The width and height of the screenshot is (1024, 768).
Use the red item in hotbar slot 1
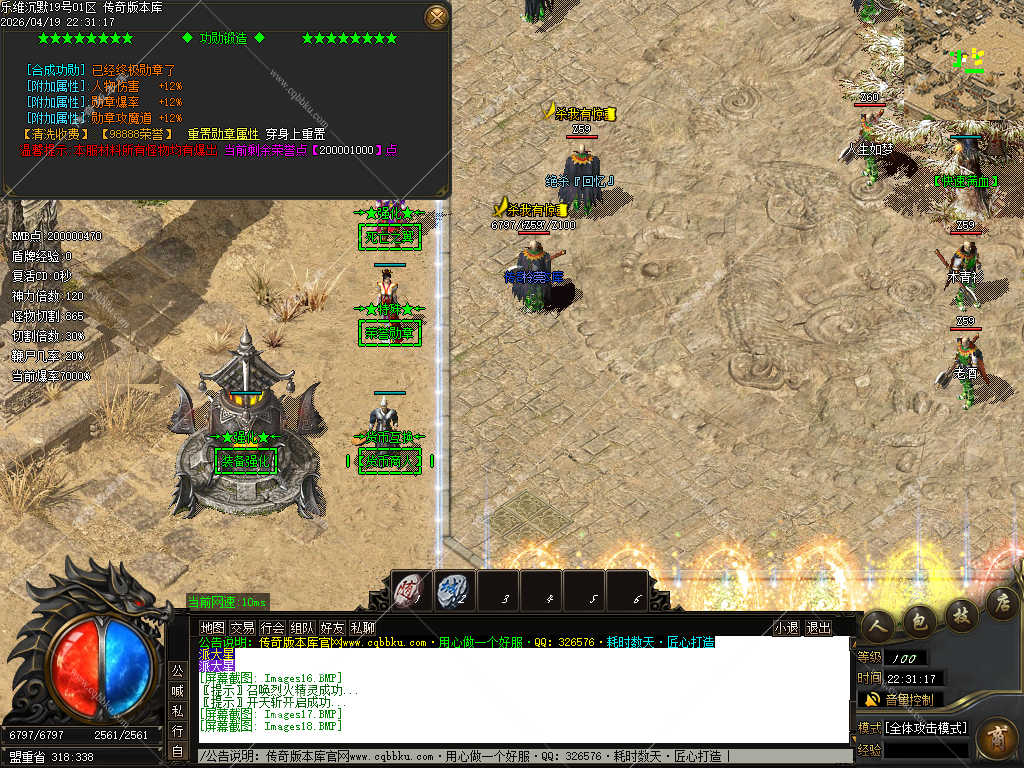coord(410,591)
